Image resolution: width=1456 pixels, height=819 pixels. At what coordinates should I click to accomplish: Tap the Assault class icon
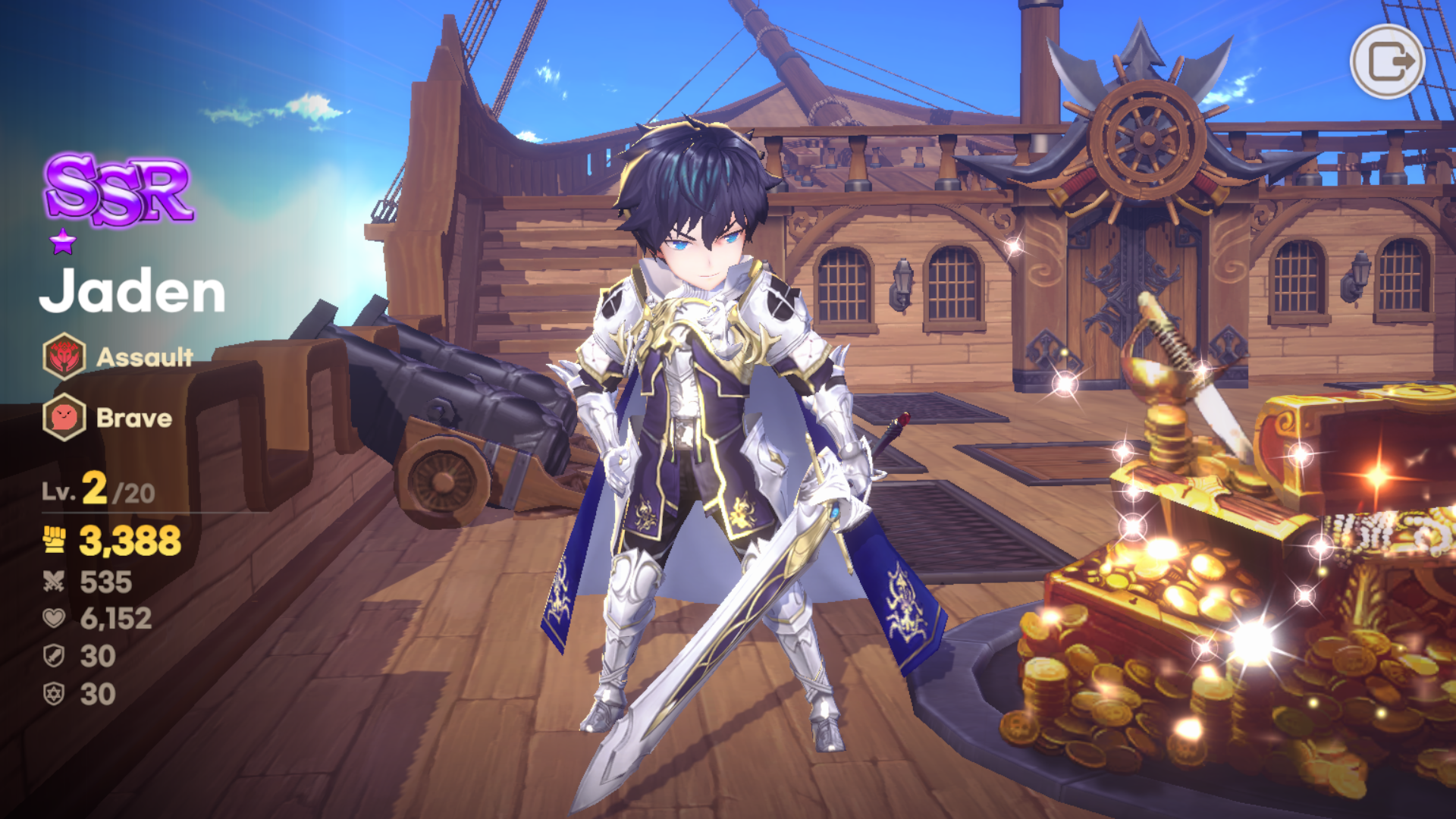64,356
